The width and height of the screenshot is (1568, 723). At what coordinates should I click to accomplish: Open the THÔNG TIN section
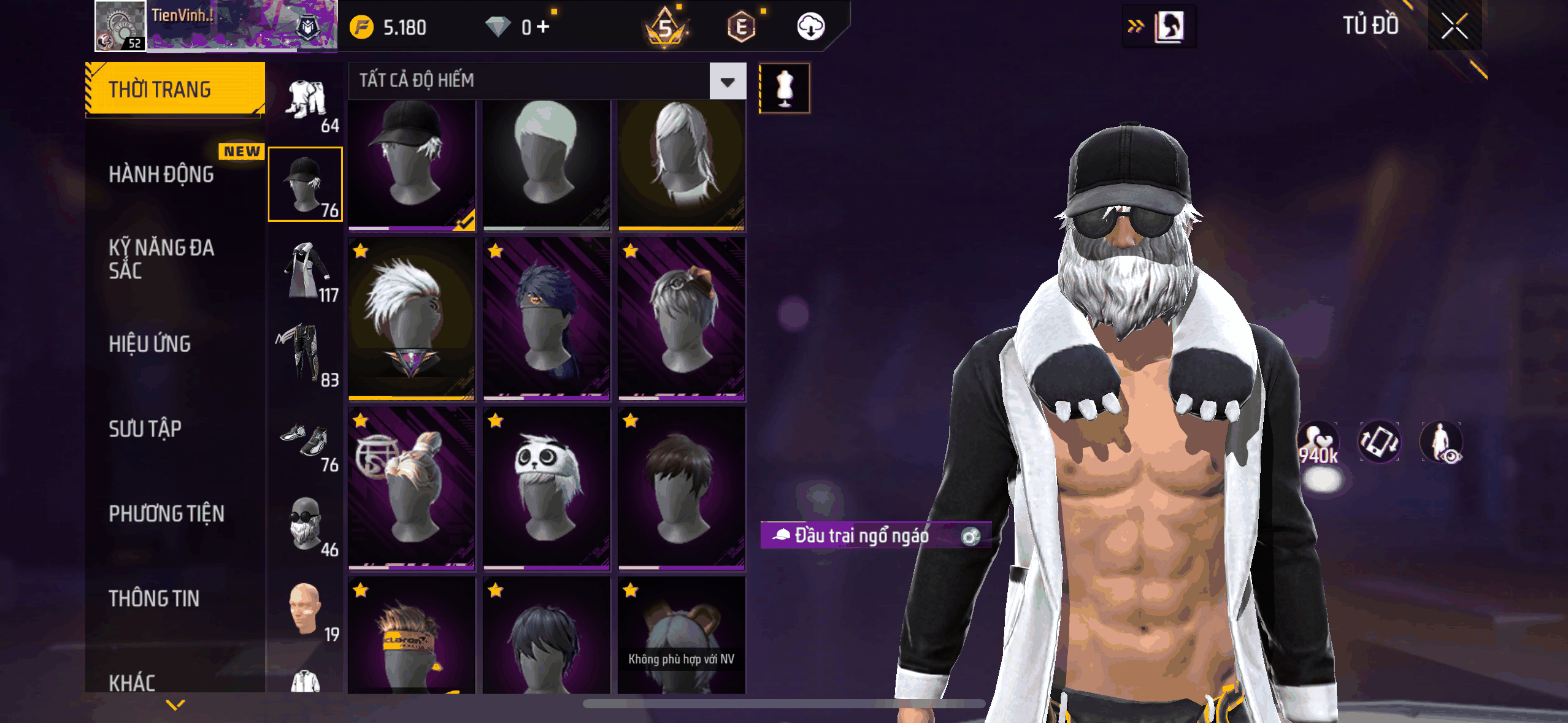tap(154, 598)
